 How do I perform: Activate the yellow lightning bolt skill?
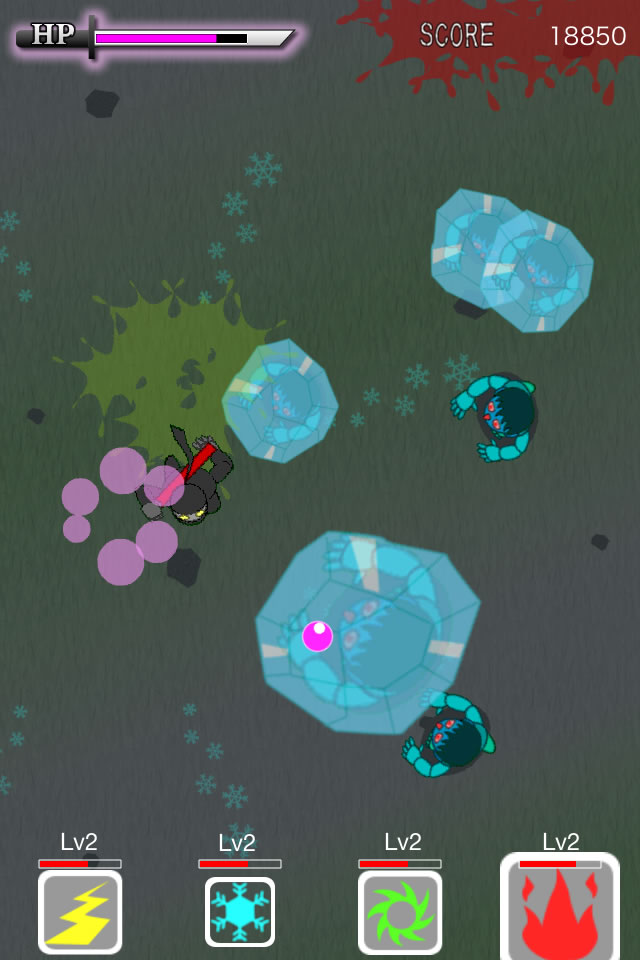point(80,911)
